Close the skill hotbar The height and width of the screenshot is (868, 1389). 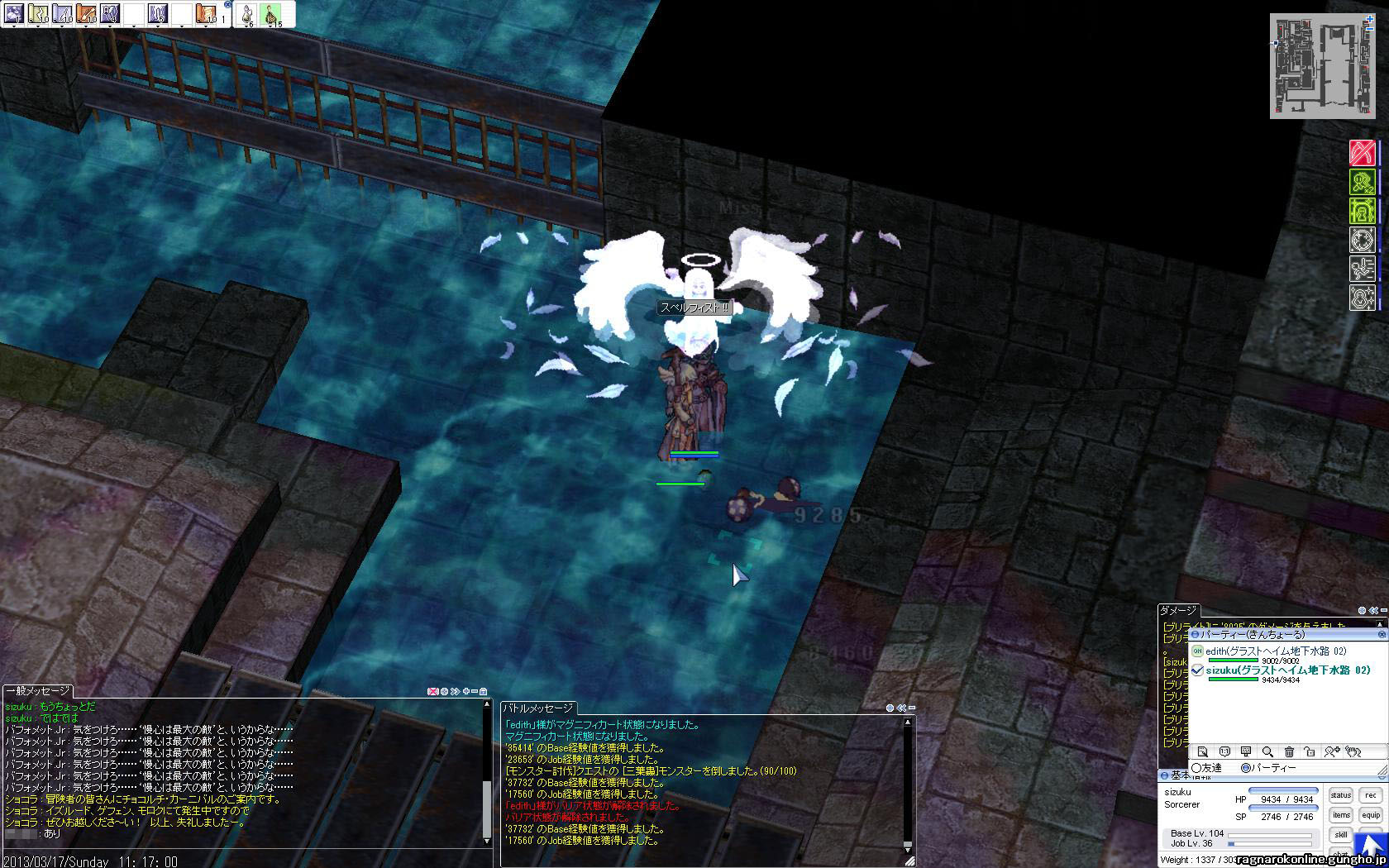tap(227, 4)
